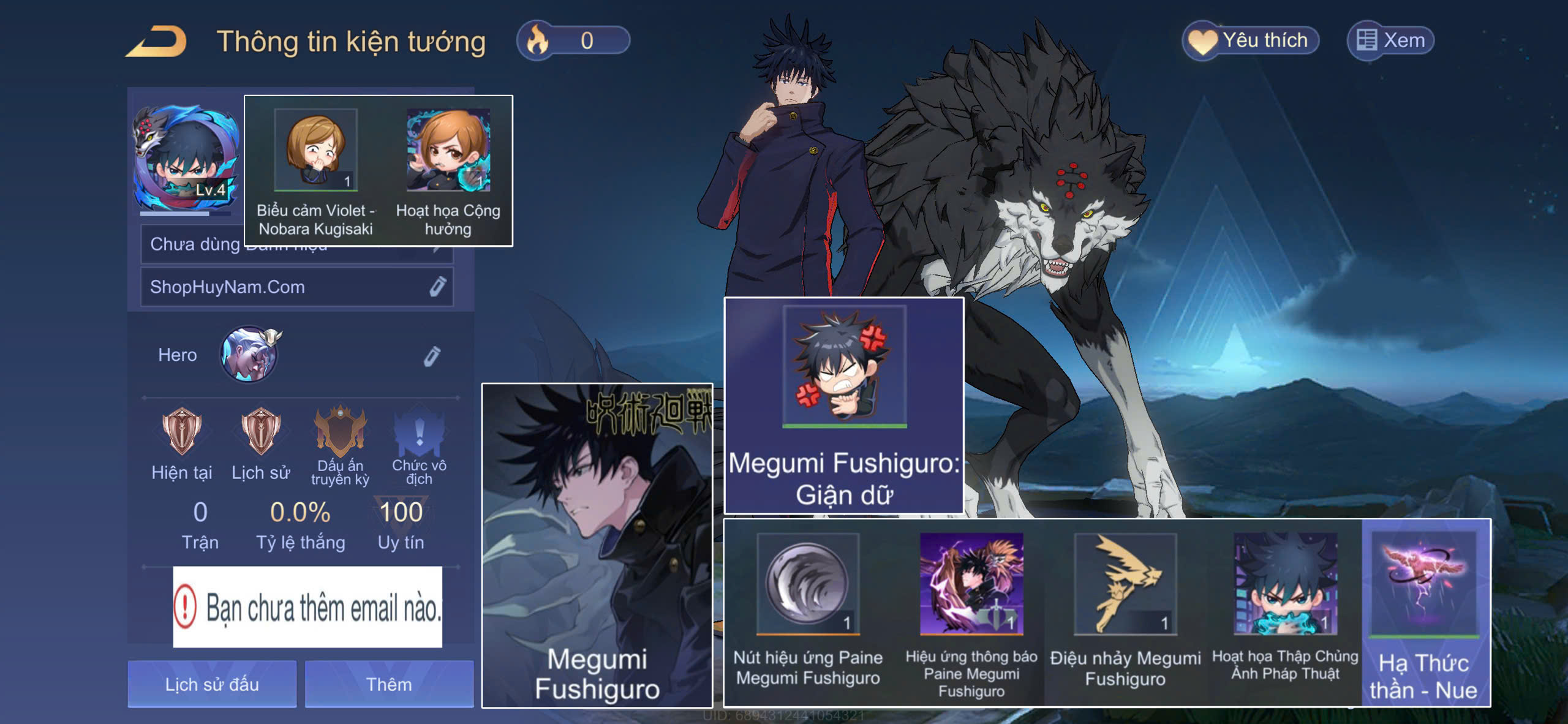Open Lịch sử đấu match history
This screenshot has height=724, width=1568.
212,684
